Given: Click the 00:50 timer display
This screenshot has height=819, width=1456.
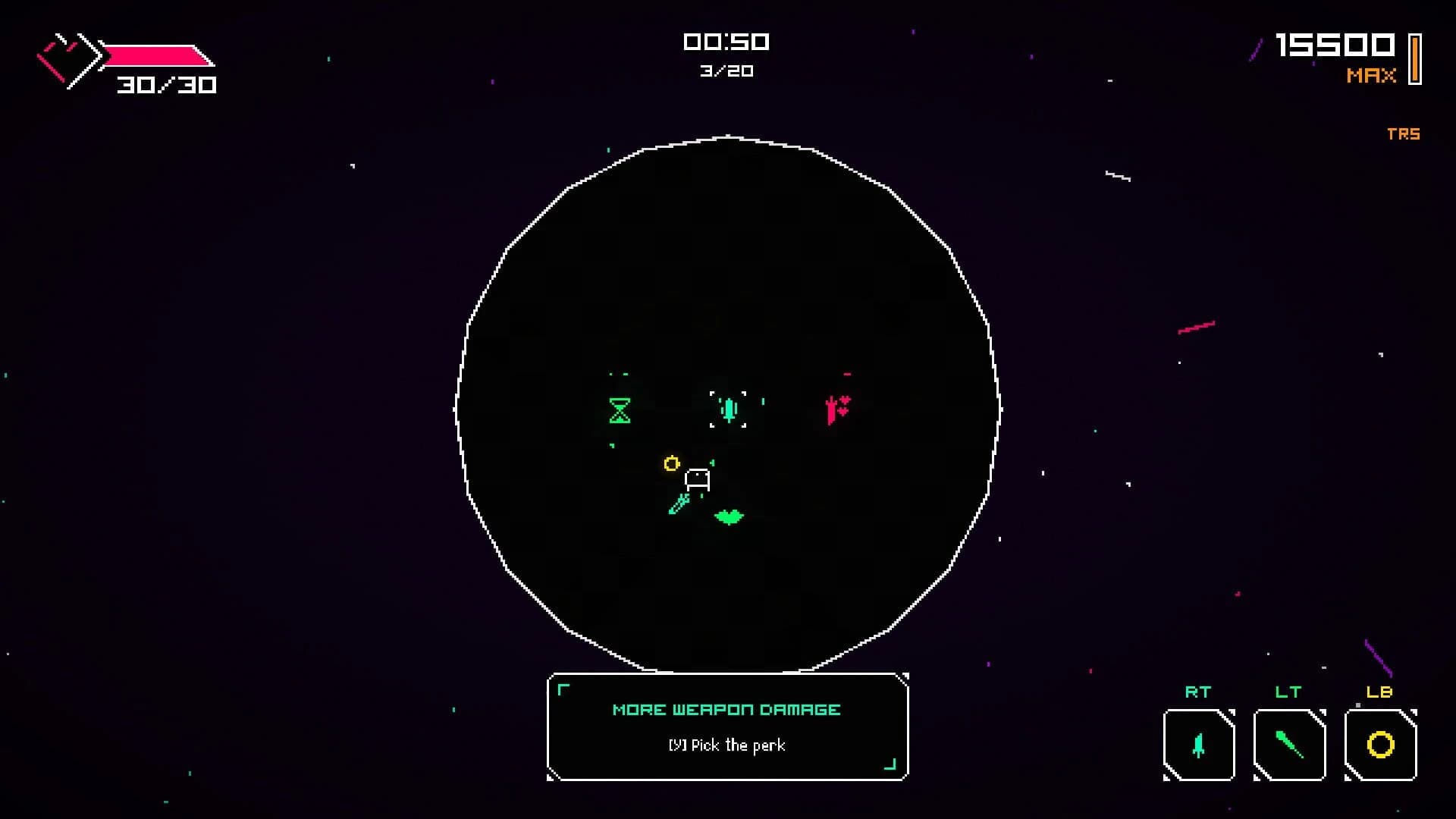Looking at the screenshot, I should point(726,42).
